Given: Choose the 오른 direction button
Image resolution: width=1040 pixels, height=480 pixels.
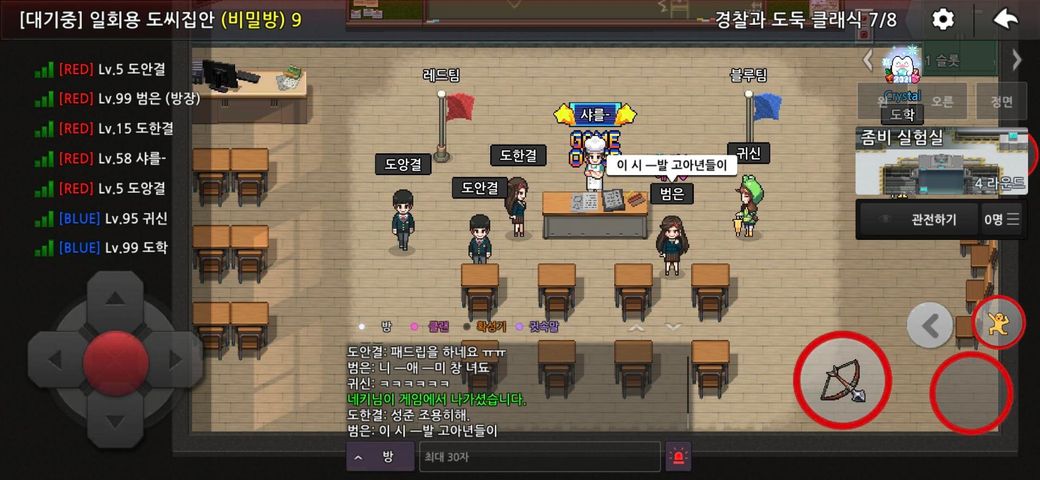Looking at the screenshot, I should [x=942, y=101].
